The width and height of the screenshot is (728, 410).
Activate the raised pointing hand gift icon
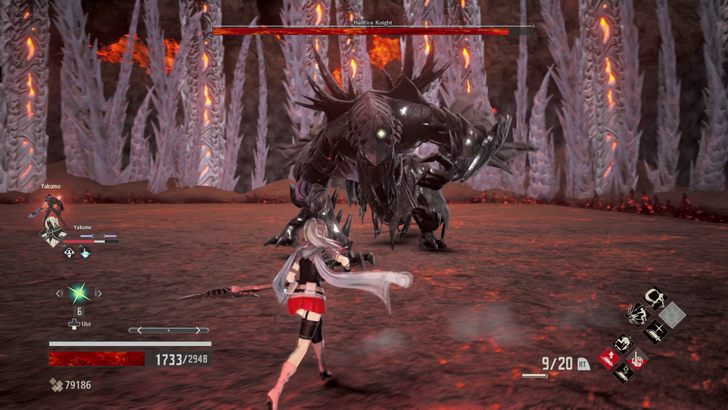[638, 359]
